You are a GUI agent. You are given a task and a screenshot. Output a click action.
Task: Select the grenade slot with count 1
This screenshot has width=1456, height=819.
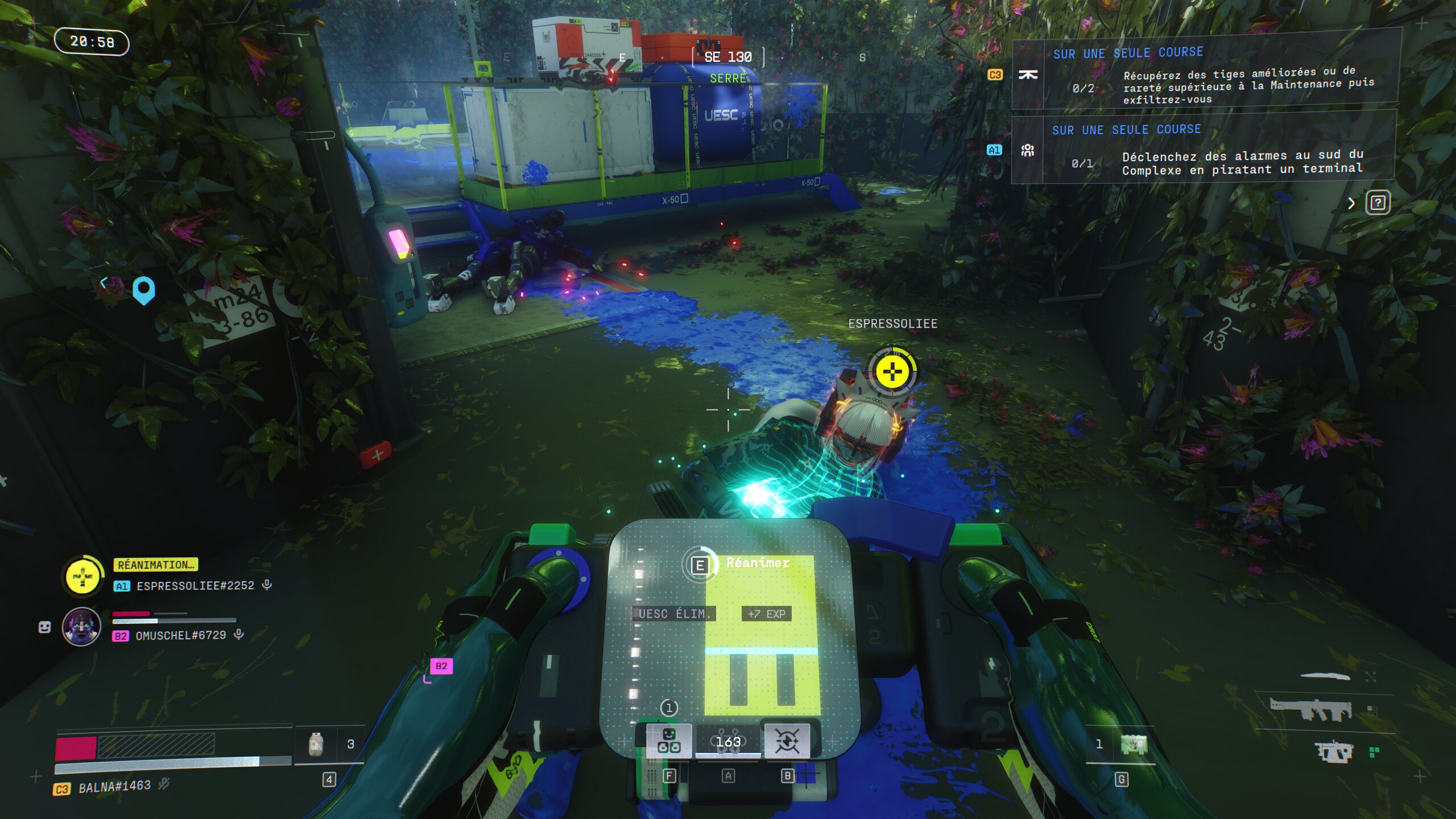coord(1120,744)
